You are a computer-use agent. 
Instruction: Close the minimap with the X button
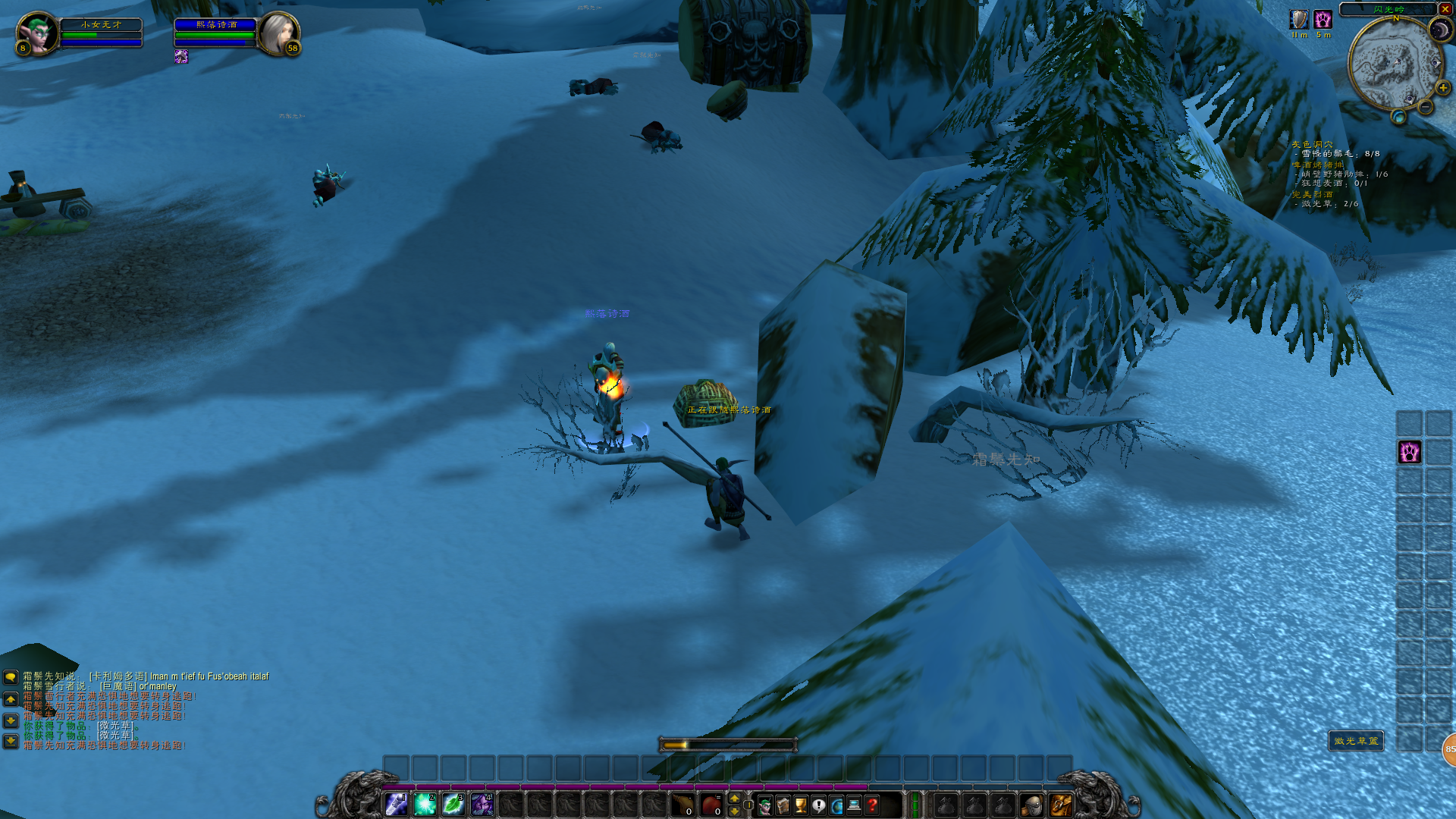click(1445, 9)
